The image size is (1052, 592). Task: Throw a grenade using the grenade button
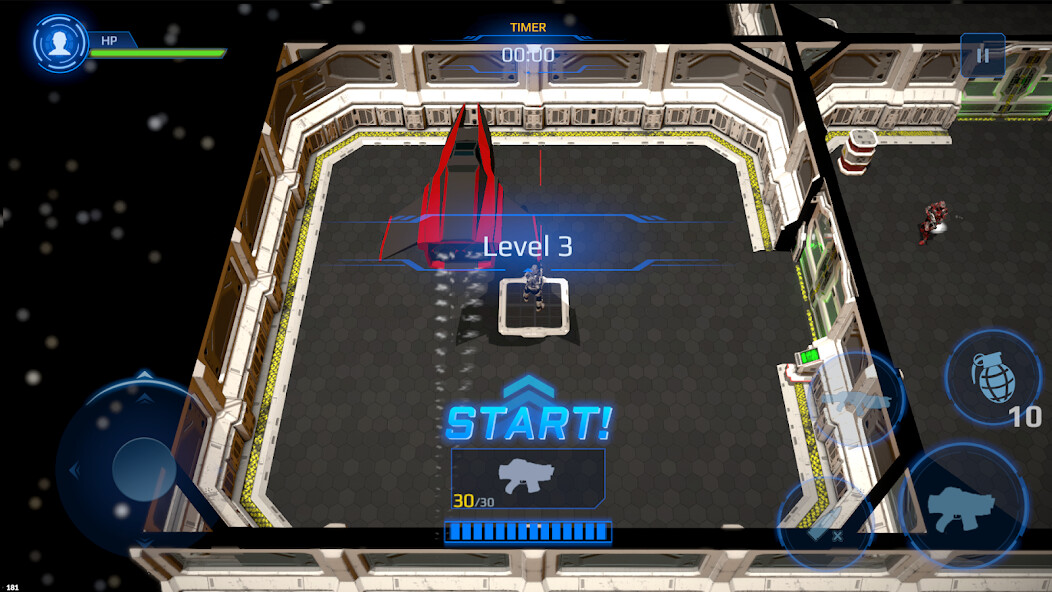click(992, 377)
